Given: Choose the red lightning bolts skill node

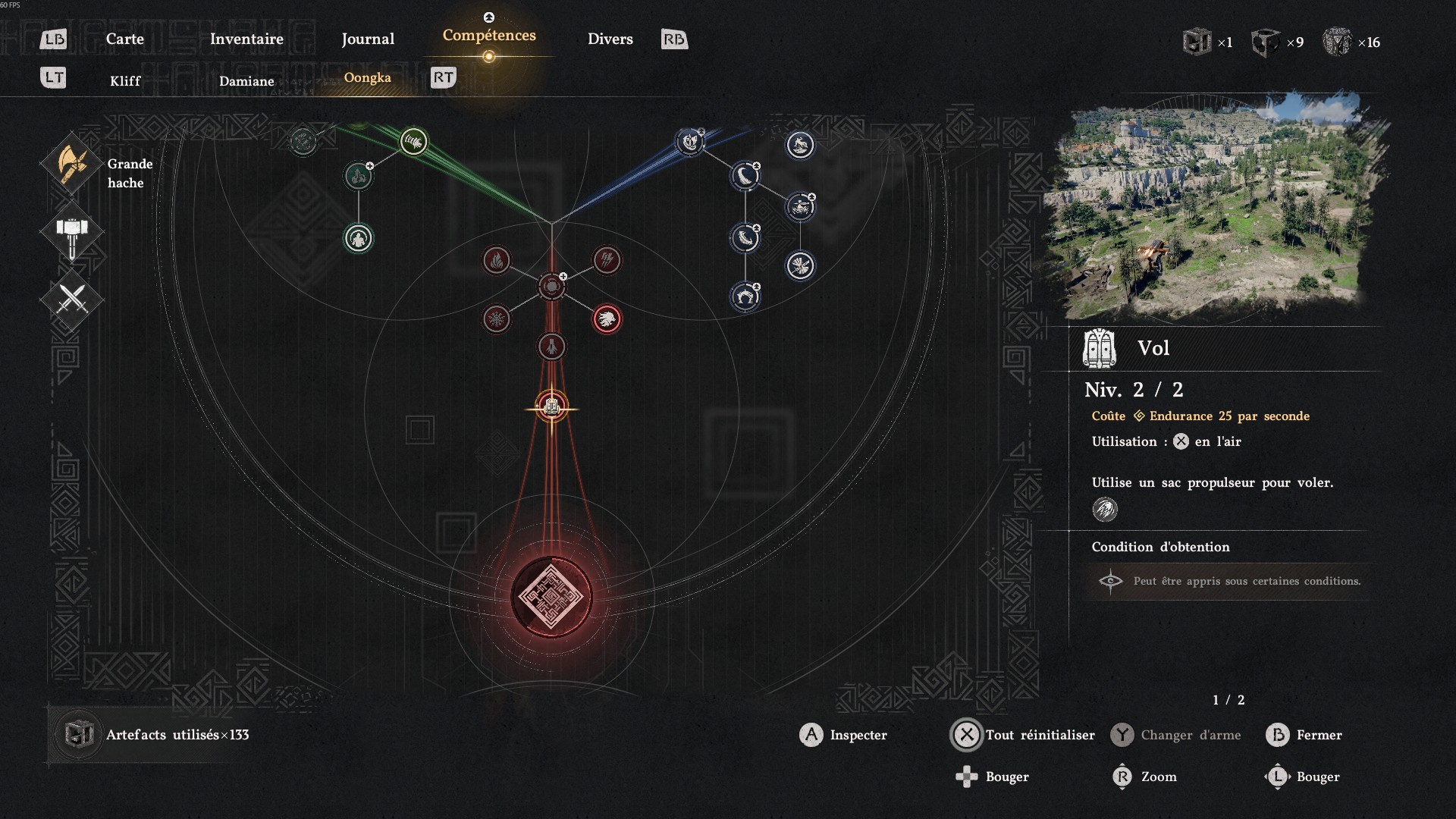Looking at the screenshot, I should (x=607, y=261).
